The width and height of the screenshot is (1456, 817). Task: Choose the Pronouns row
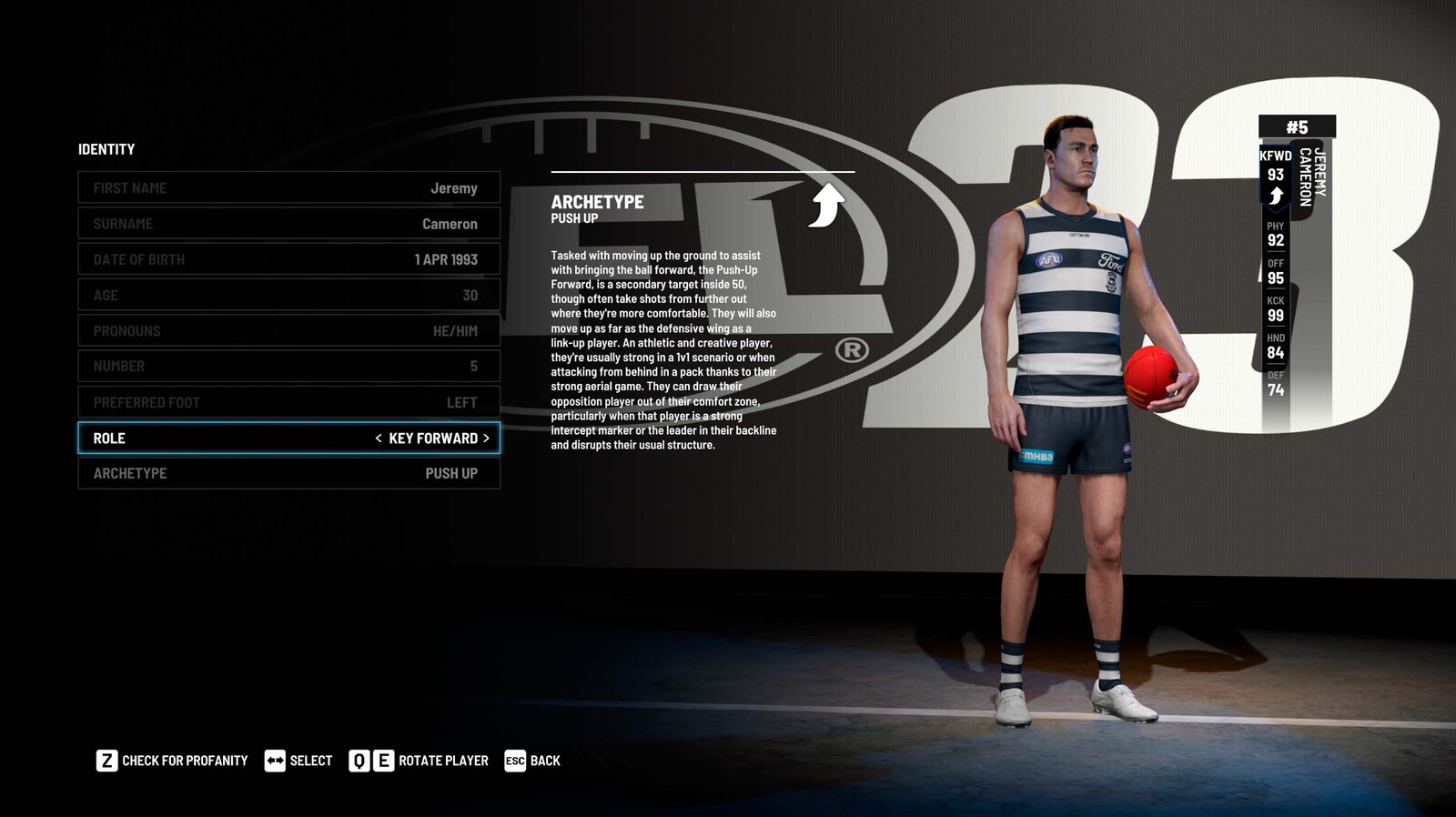[288, 330]
